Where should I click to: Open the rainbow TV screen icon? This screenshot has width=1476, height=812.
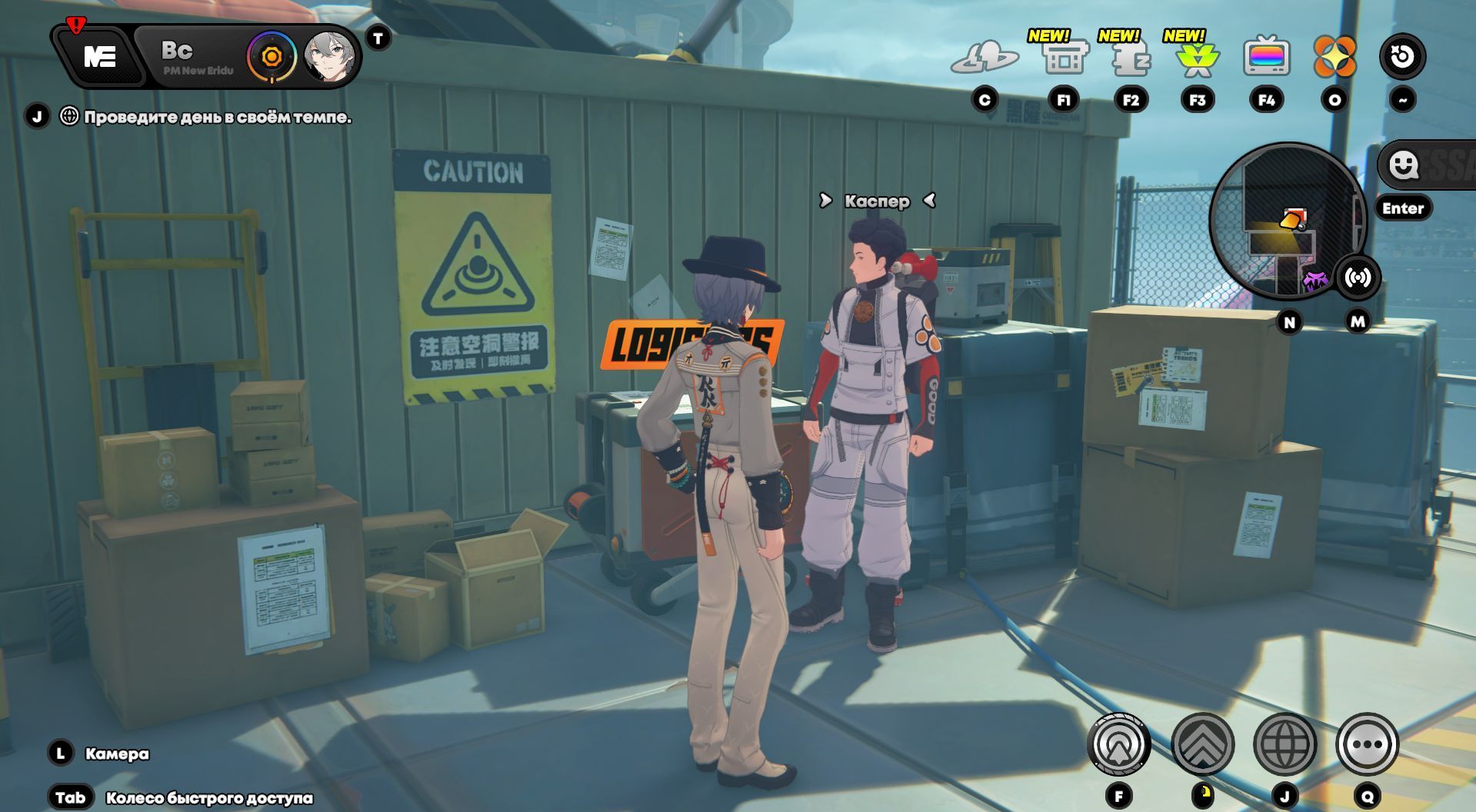tap(1266, 57)
